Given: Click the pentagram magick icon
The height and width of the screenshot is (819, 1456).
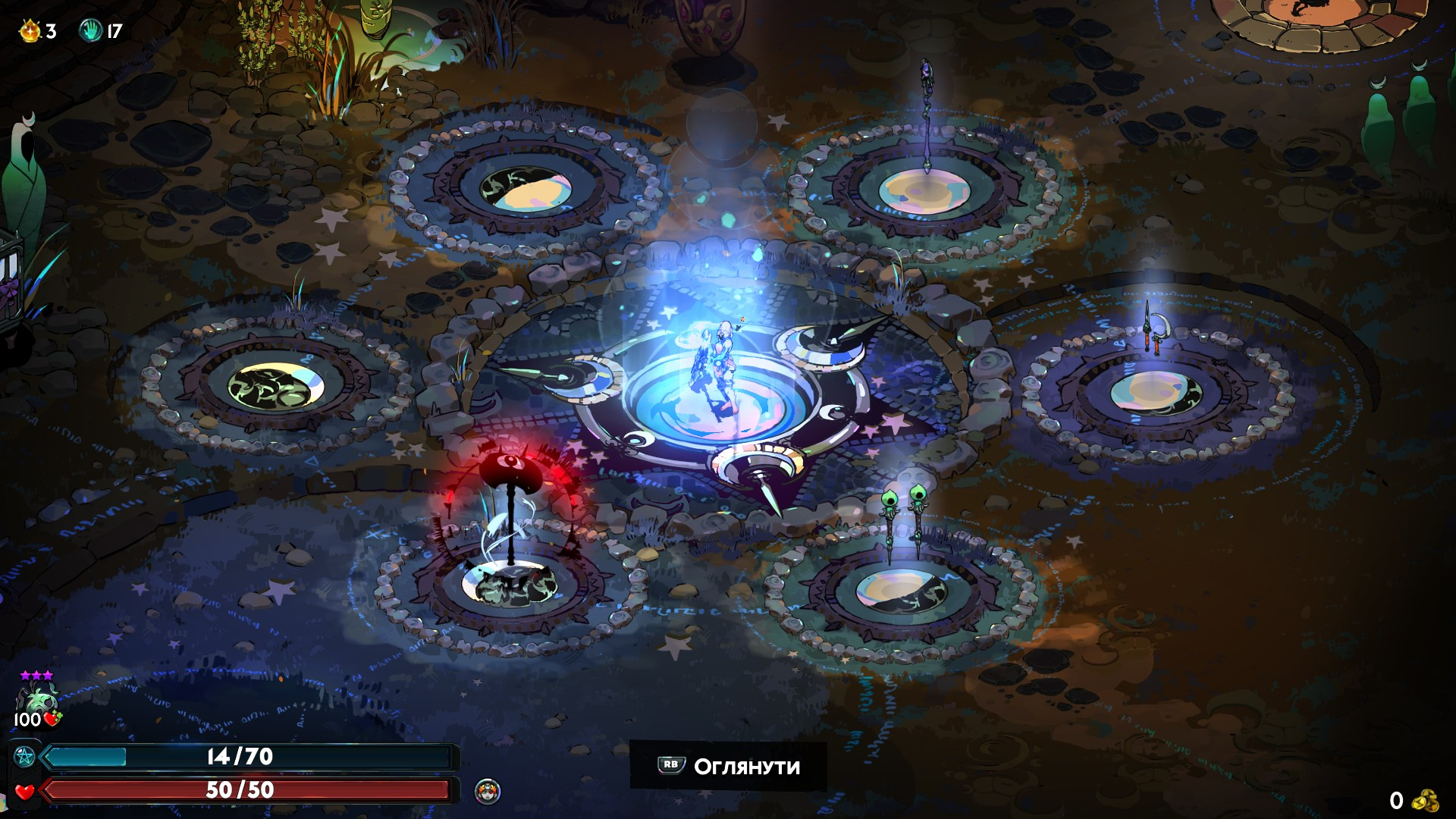Looking at the screenshot, I should (24, 756).
